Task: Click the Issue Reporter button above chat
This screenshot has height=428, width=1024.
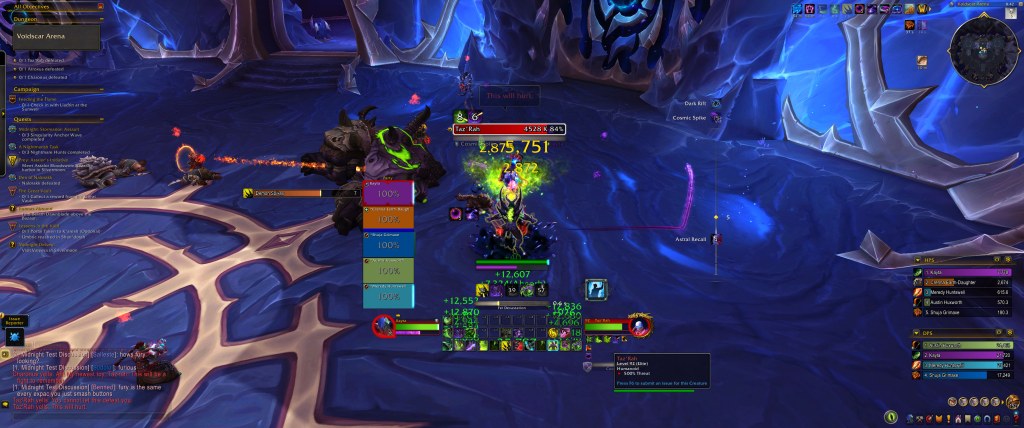Action: 16,323
